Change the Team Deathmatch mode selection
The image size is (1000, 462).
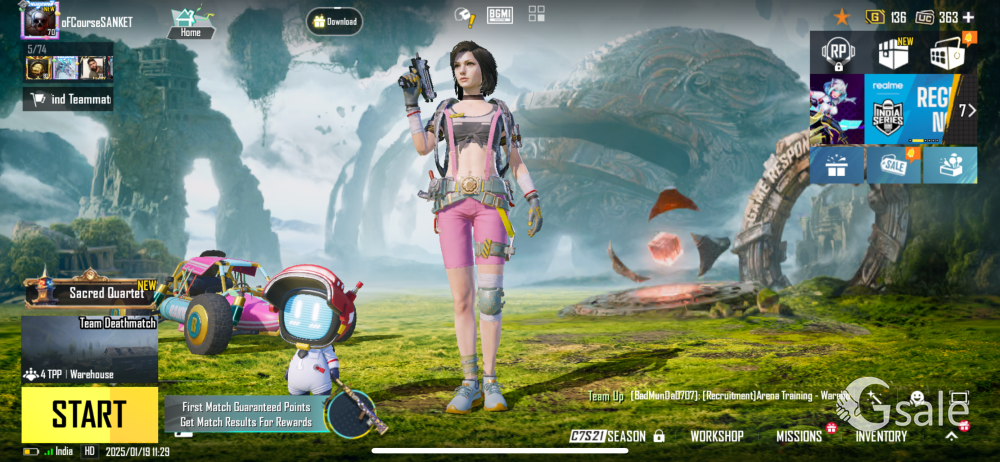point(89,349)
